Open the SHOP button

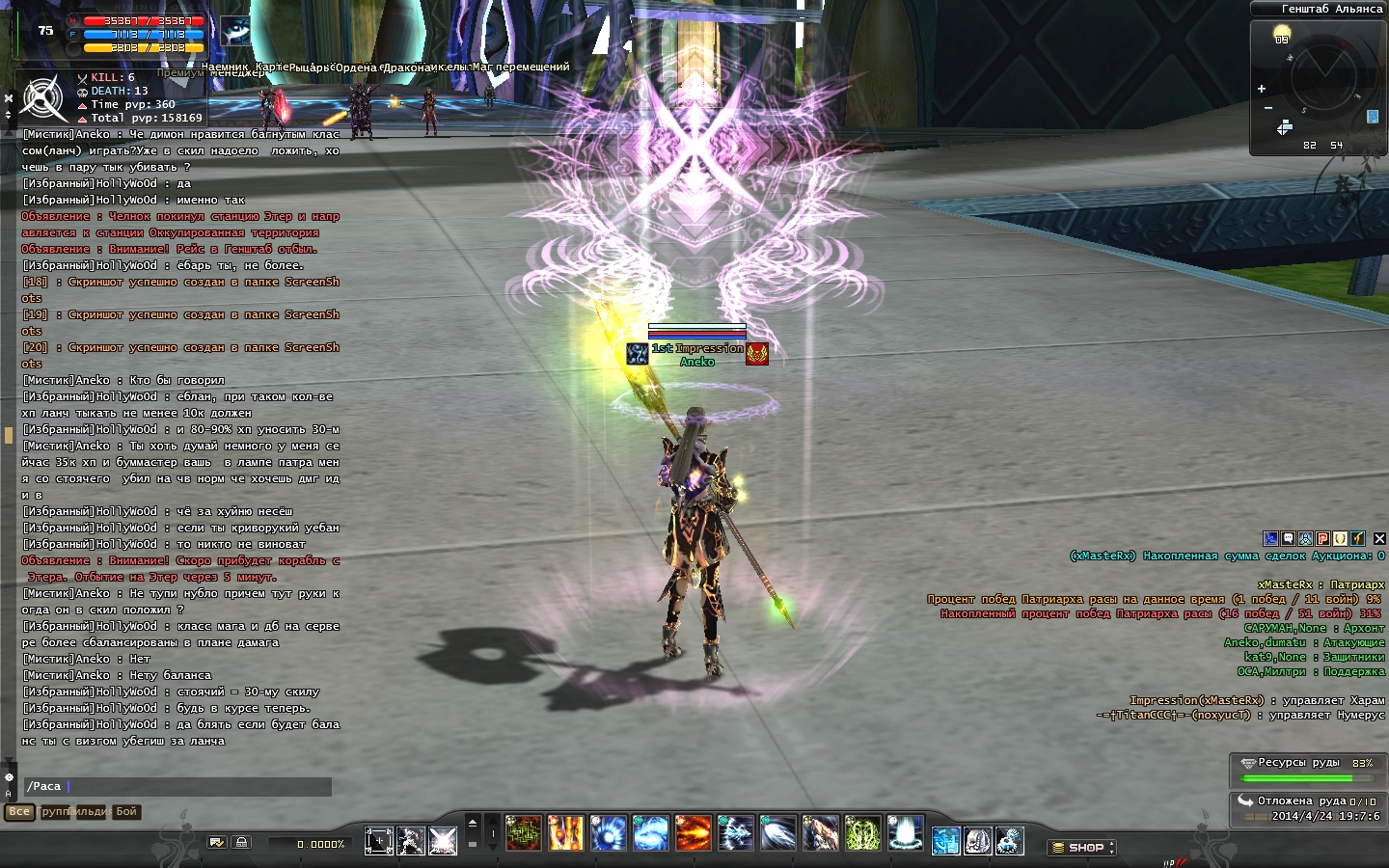coord(1082,848)
